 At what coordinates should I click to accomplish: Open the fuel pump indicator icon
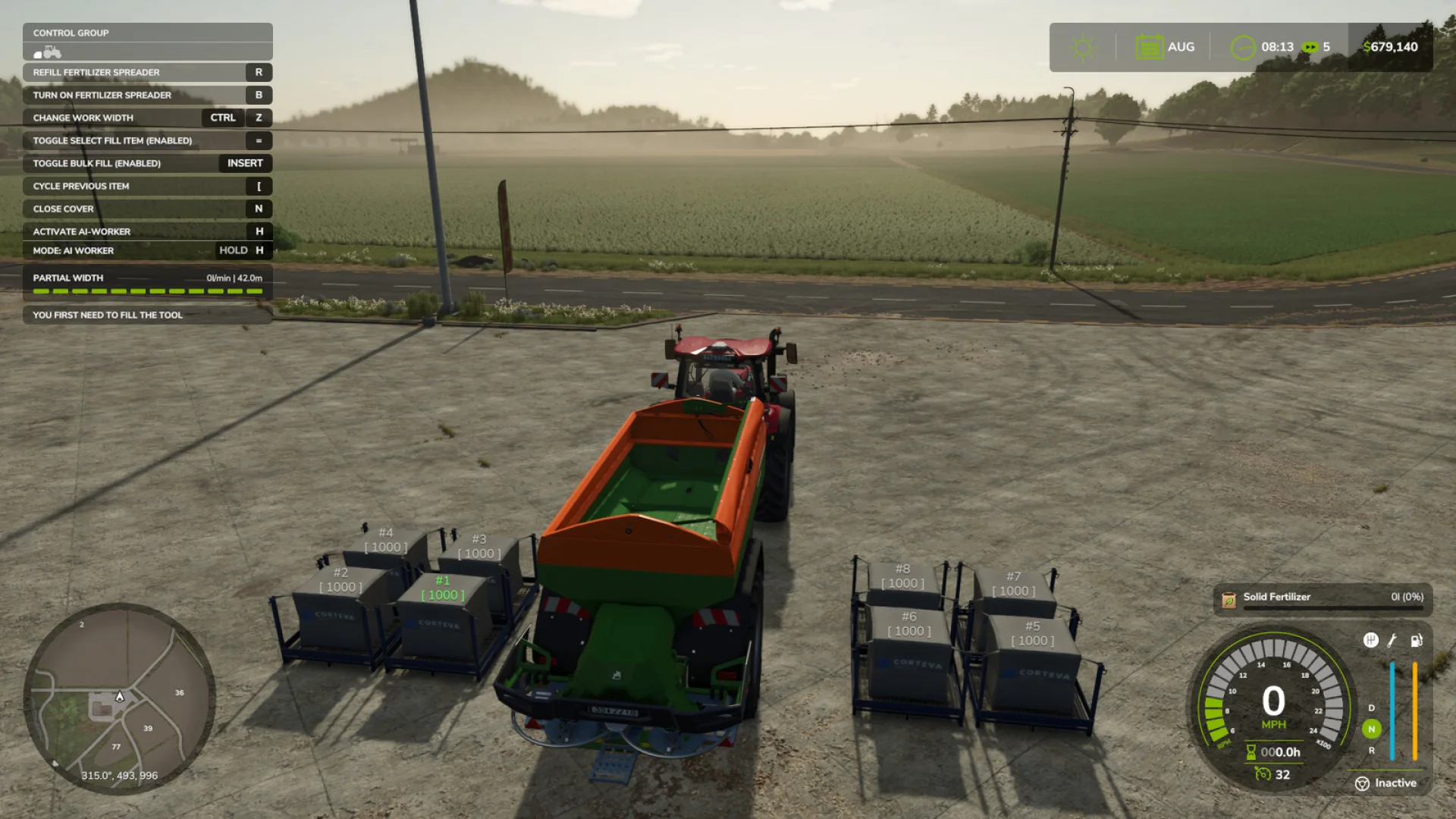(1418, 641)
